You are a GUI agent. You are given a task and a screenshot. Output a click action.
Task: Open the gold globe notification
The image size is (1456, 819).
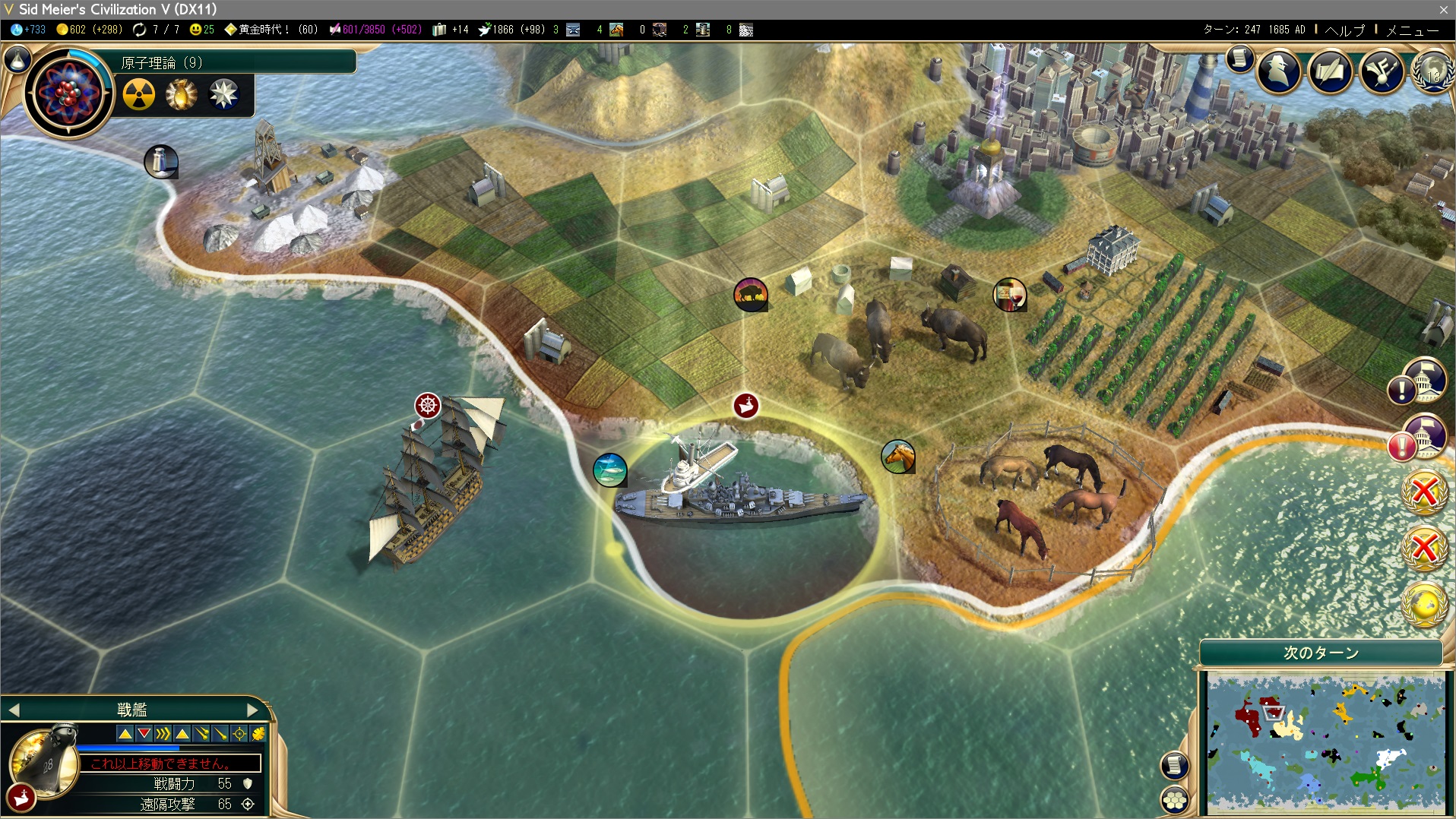pyautogui.click(x=1424, y=604)
